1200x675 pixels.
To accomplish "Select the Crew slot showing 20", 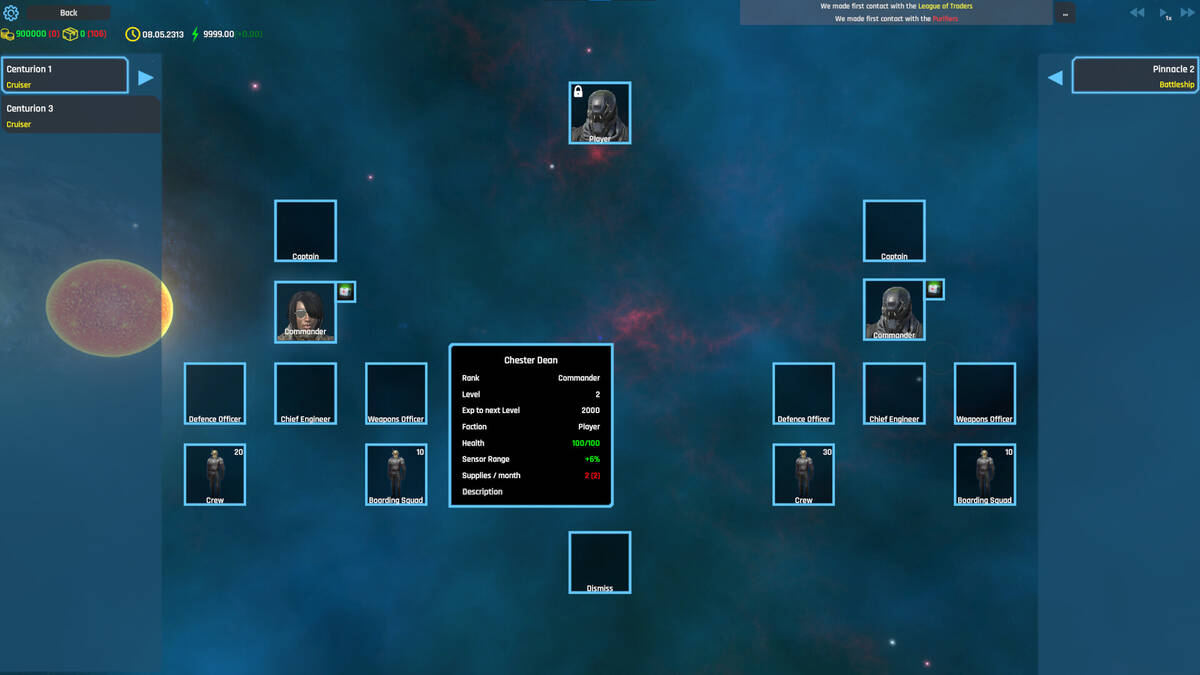I will pos(215,474).
